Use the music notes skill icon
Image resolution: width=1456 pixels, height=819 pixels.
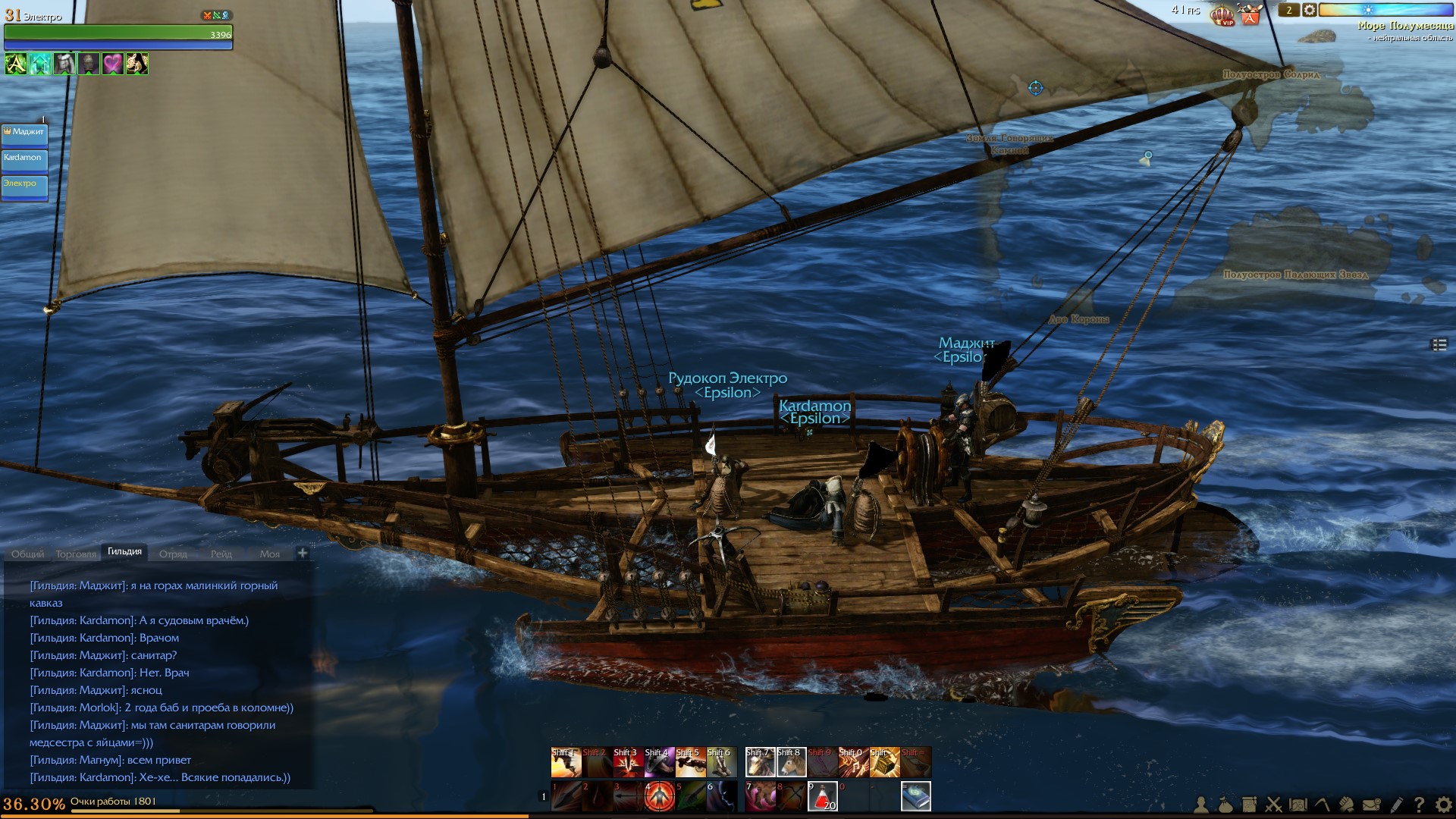click(x=853, y=762)
